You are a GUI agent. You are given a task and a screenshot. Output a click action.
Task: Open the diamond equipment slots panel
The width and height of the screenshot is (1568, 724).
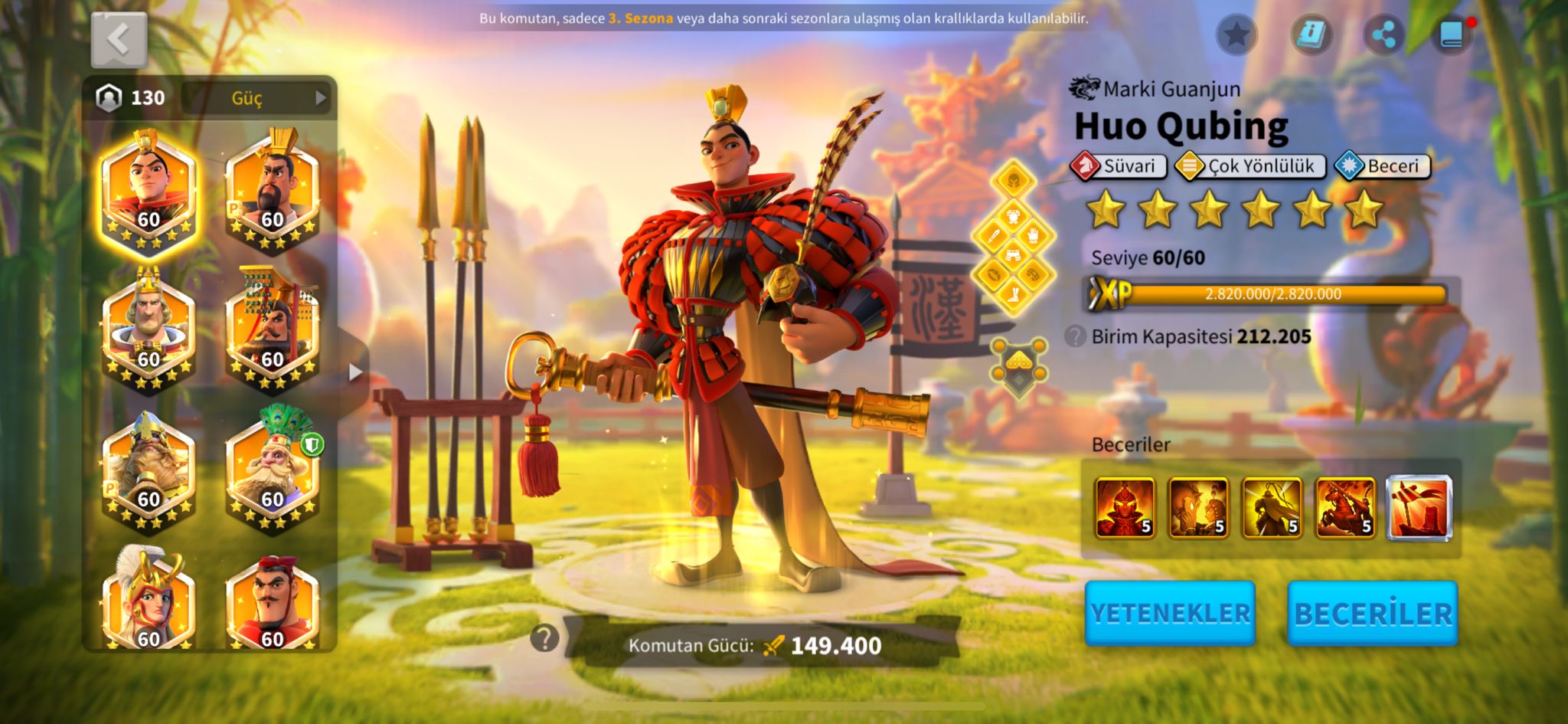pos(1013,238)
